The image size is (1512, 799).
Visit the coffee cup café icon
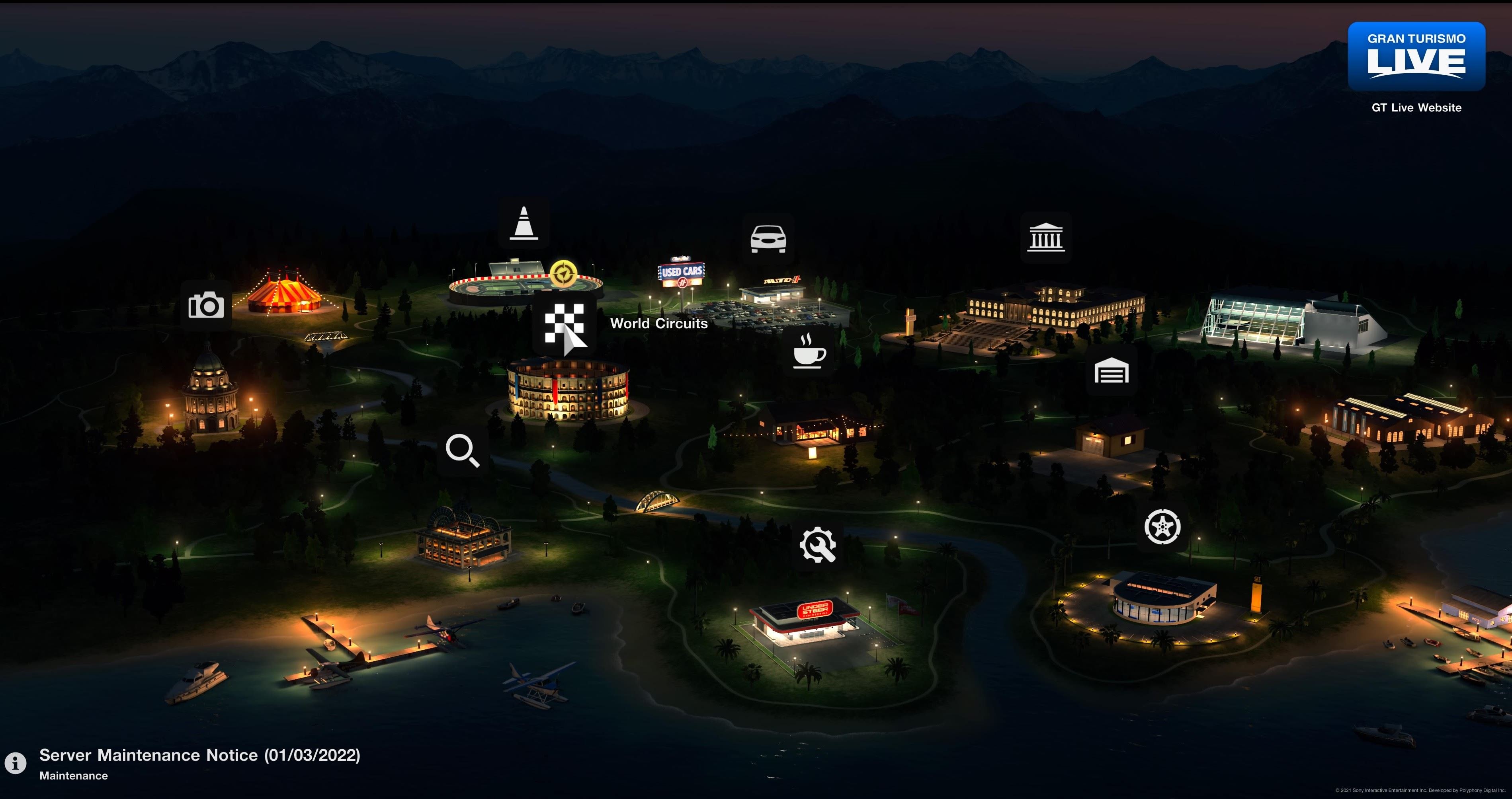[x=809, y=351]
